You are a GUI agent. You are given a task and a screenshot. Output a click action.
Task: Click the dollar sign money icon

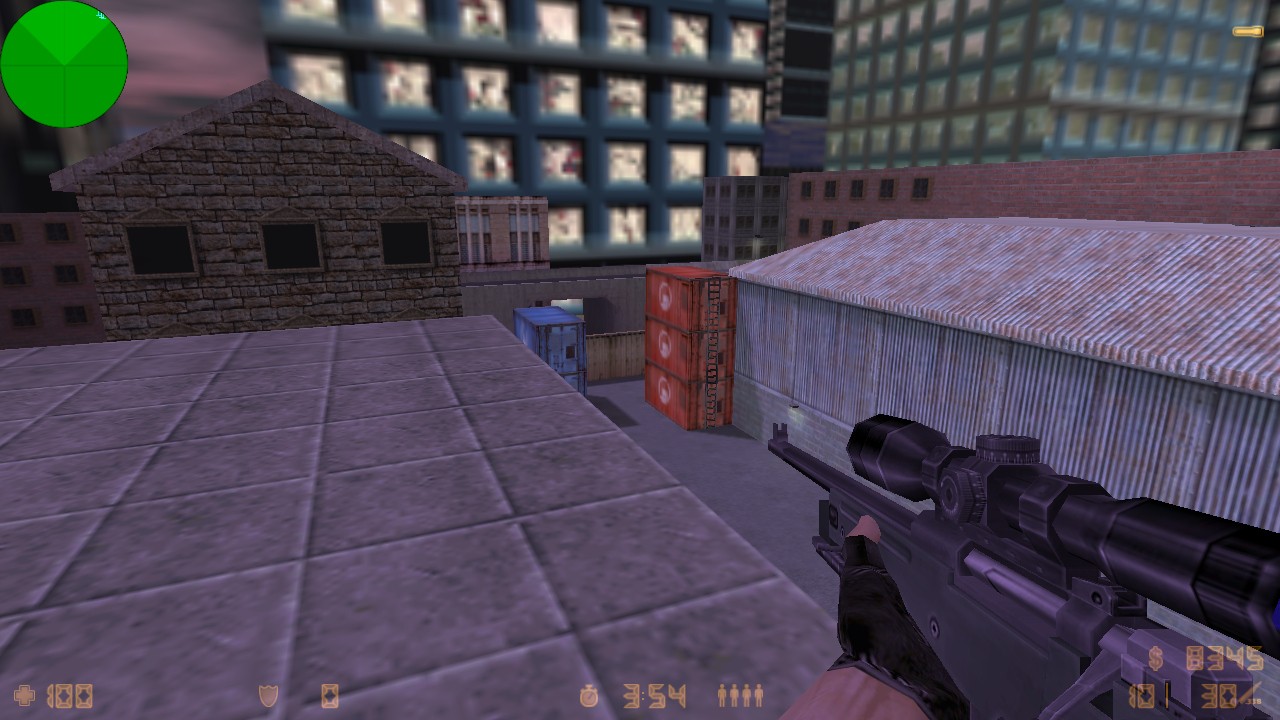click(x=1154, y=660)
